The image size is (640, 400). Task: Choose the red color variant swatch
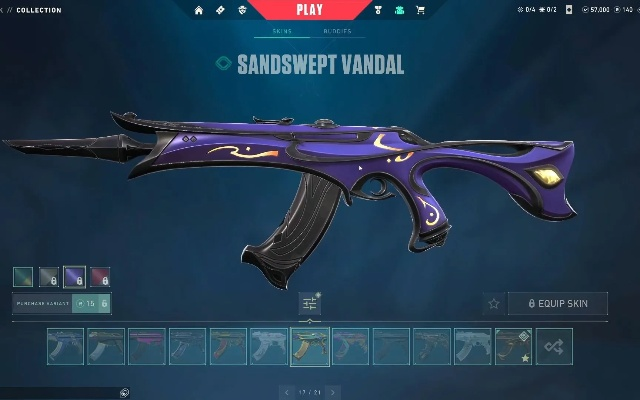click(100, 276)
